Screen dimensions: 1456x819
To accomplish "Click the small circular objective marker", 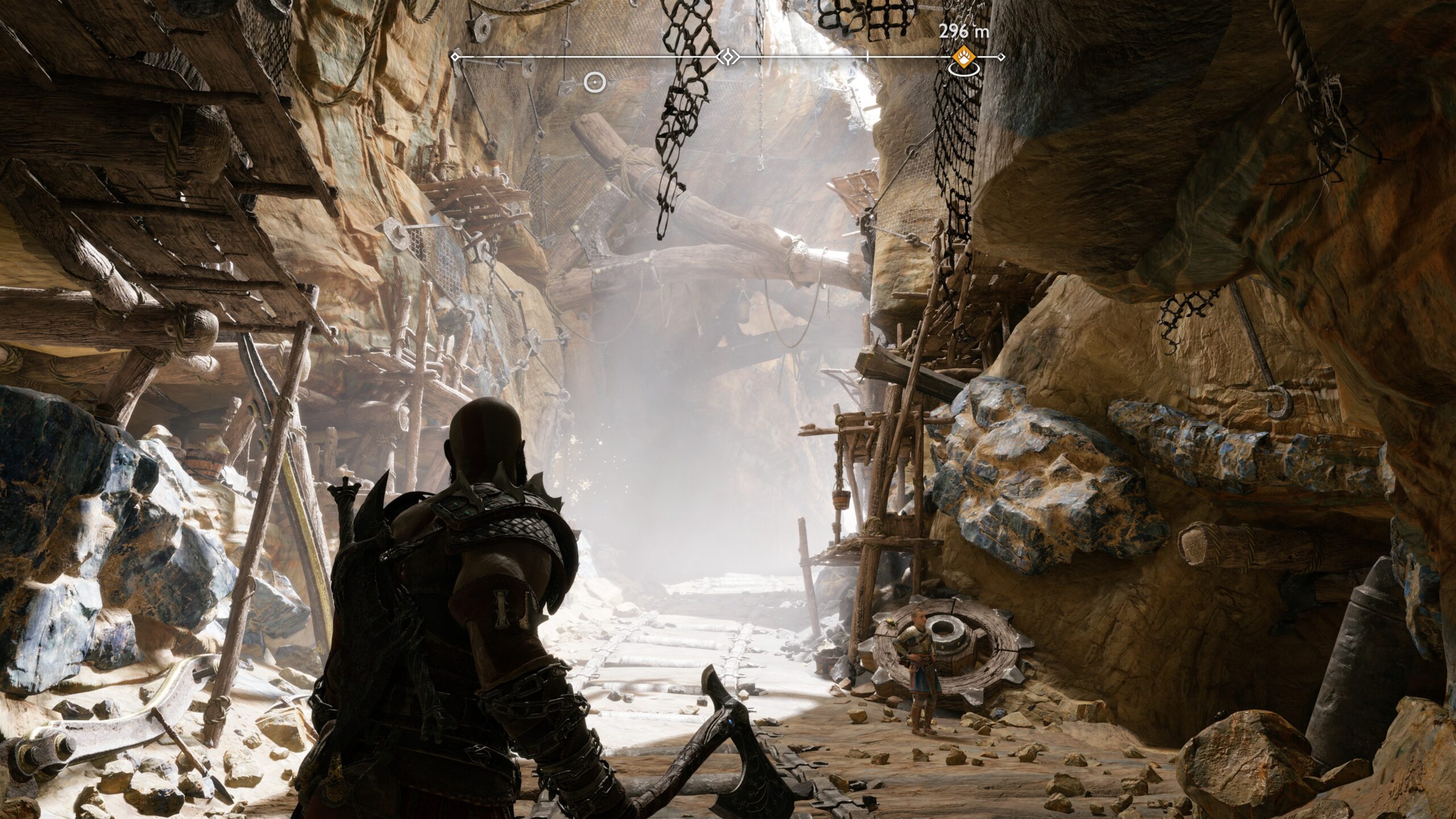I will 595,82.
